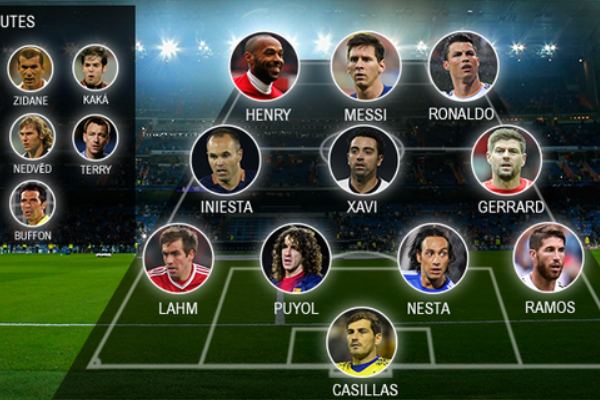Choose Nedvěd from the substitutes
This screenshot has width=600, height=400.
point(31,137)
